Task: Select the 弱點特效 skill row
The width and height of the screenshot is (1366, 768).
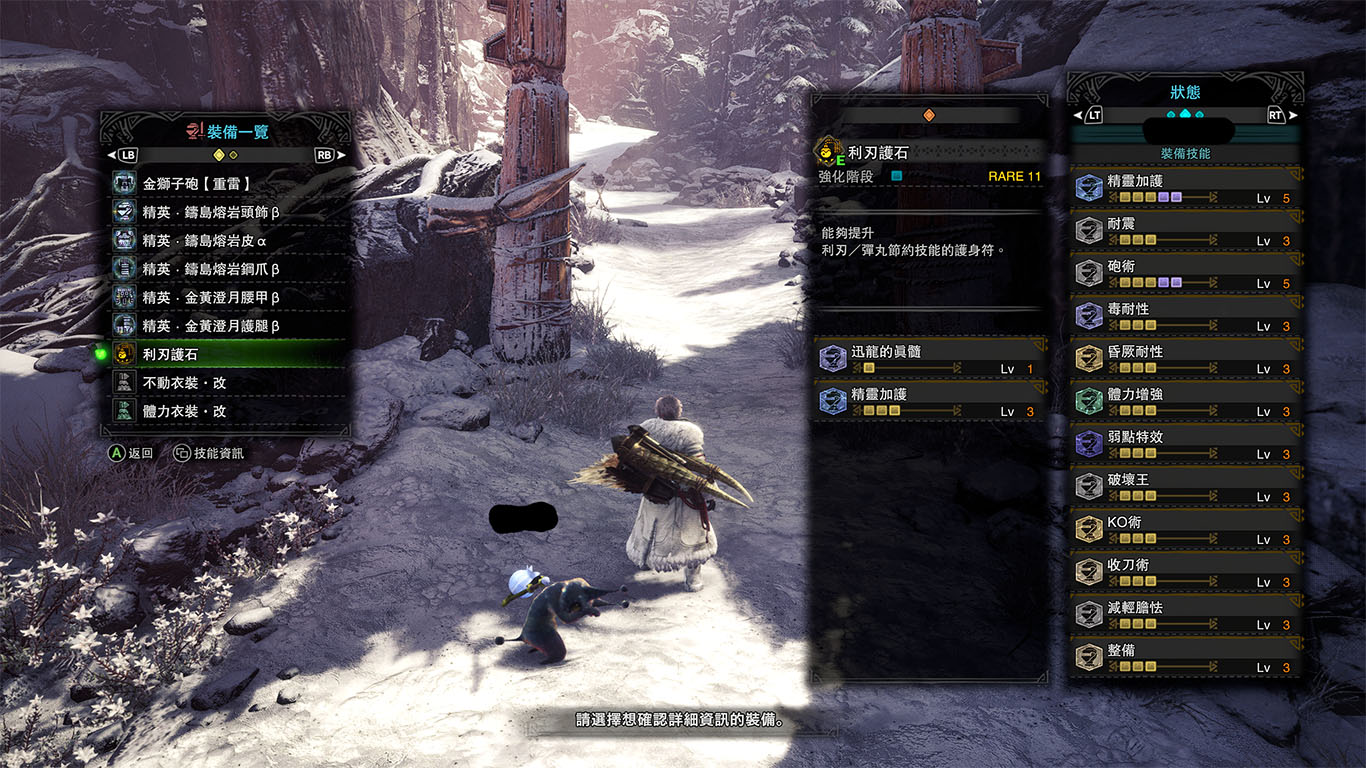Action: tap(1186, 445)
